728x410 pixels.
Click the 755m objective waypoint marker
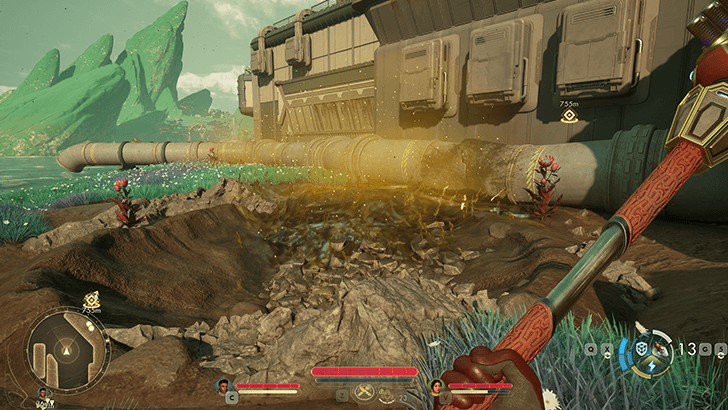(x=569, y=116)
